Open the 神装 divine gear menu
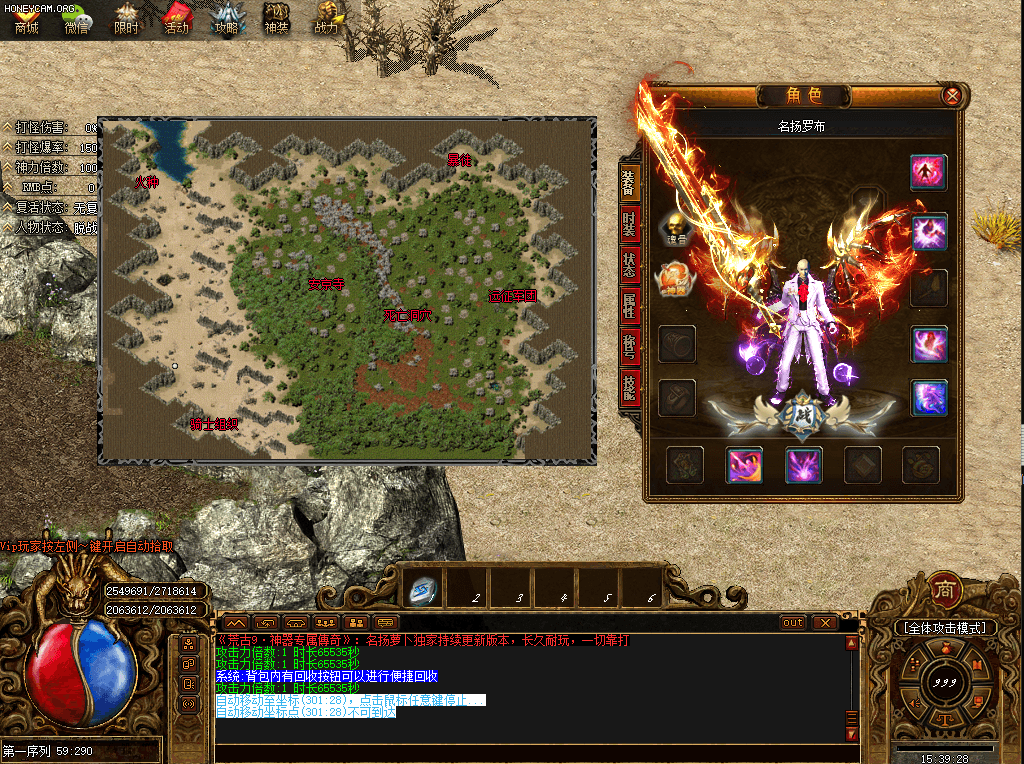This screenshot has width=1024, height=764. click(277, 18)
